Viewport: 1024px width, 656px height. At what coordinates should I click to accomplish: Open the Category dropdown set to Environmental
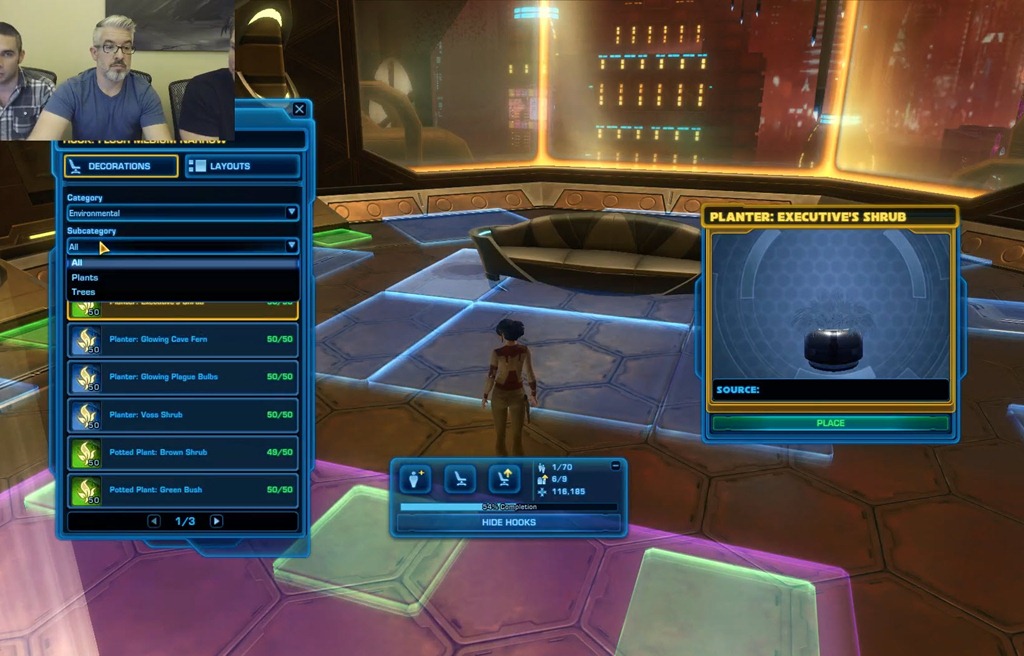182,213
